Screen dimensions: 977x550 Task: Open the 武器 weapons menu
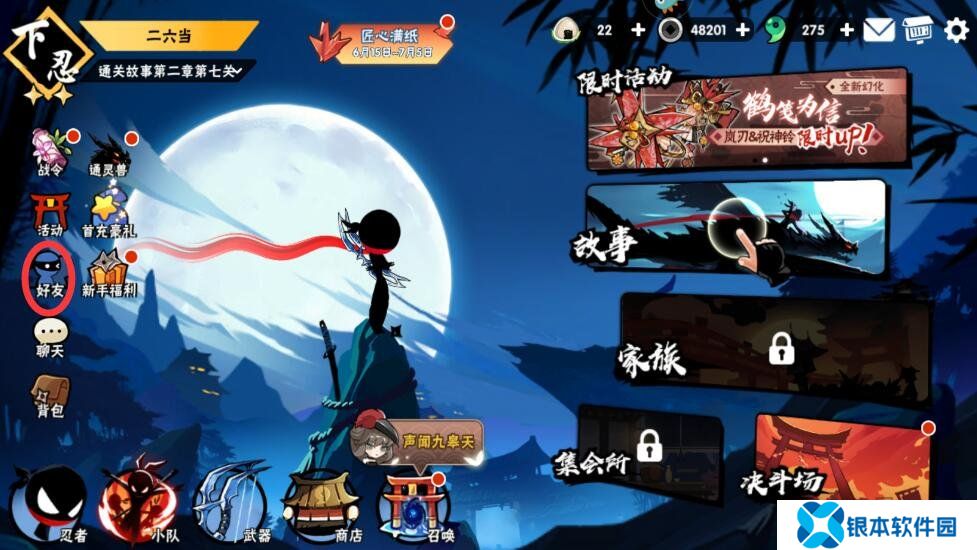pos(231,501)
